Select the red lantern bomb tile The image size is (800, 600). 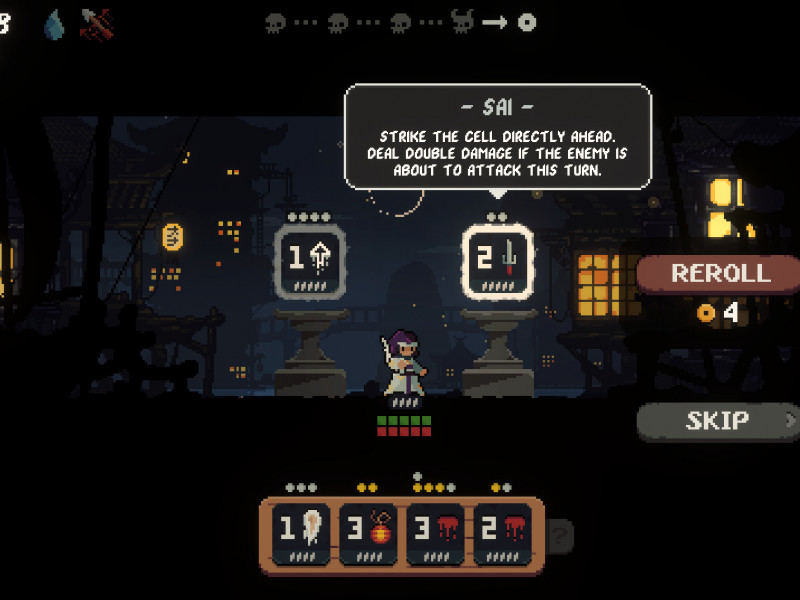pos(368,534)
